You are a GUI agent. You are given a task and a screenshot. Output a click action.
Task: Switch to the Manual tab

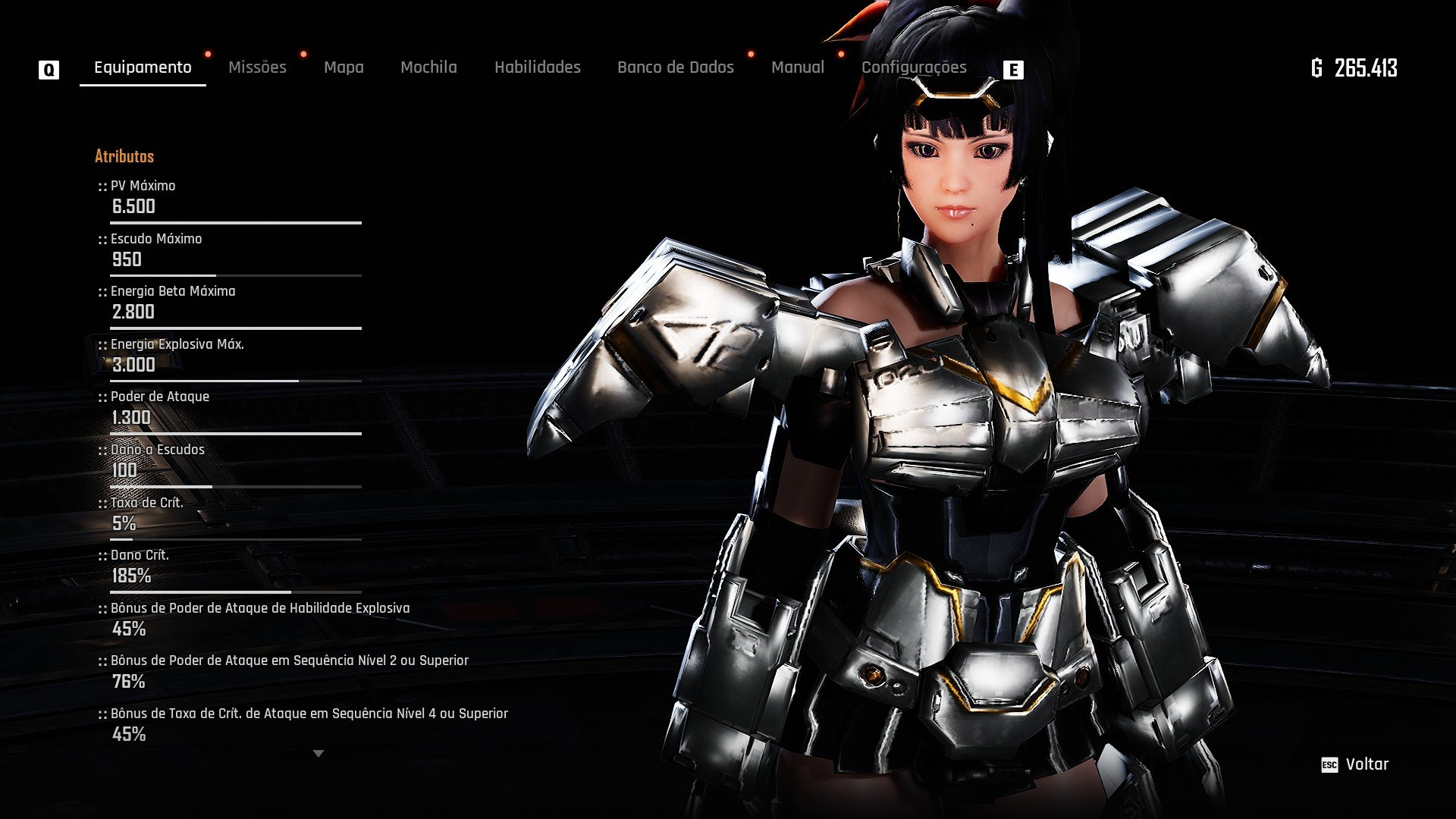[x=797, y=67]
